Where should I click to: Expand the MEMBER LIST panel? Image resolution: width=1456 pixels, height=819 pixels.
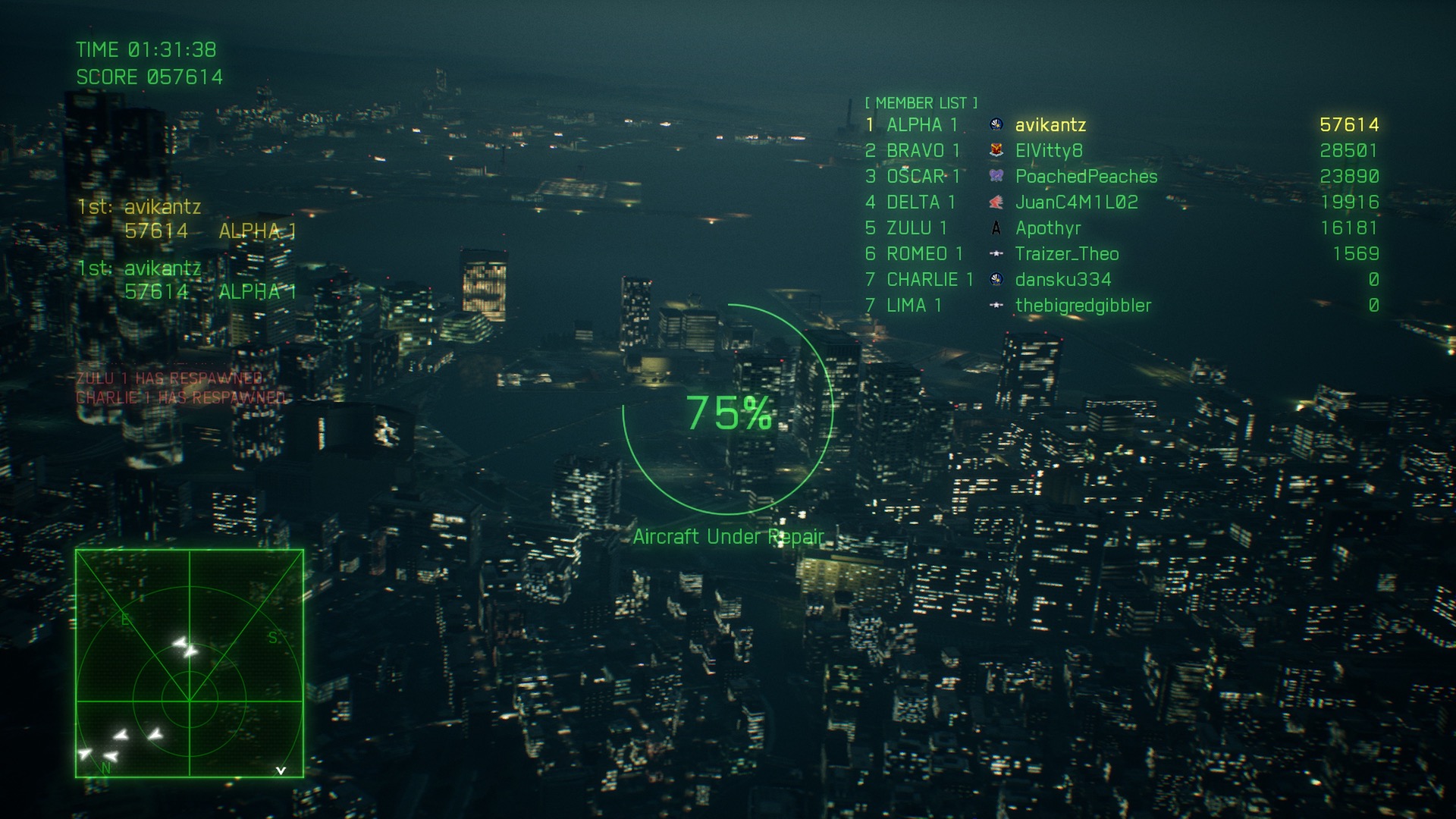point(920,102)
